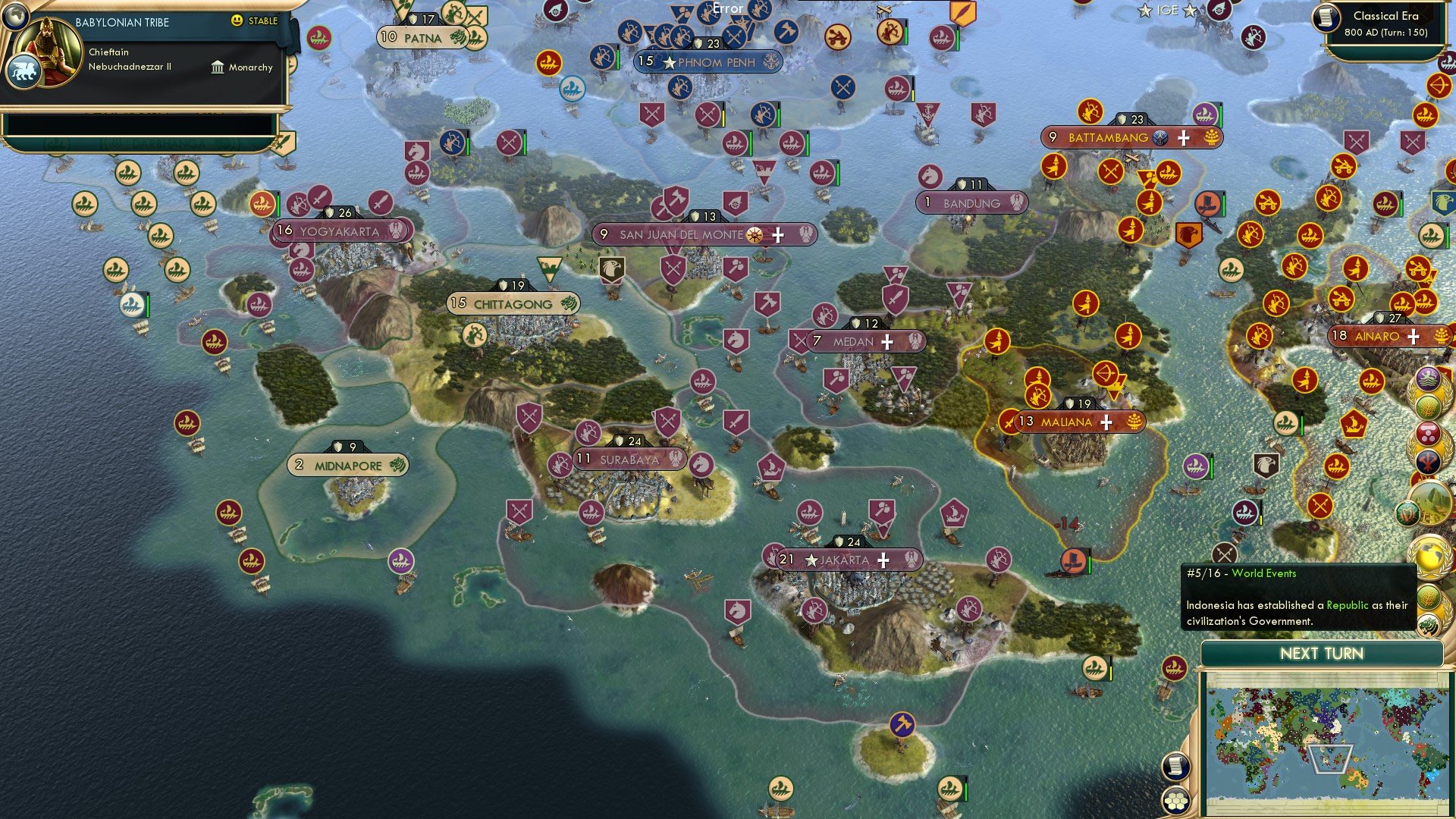1456x819 pixels.
Task: Click the wheat icon beside the Battambang banner
Action: coord(1212,138)
